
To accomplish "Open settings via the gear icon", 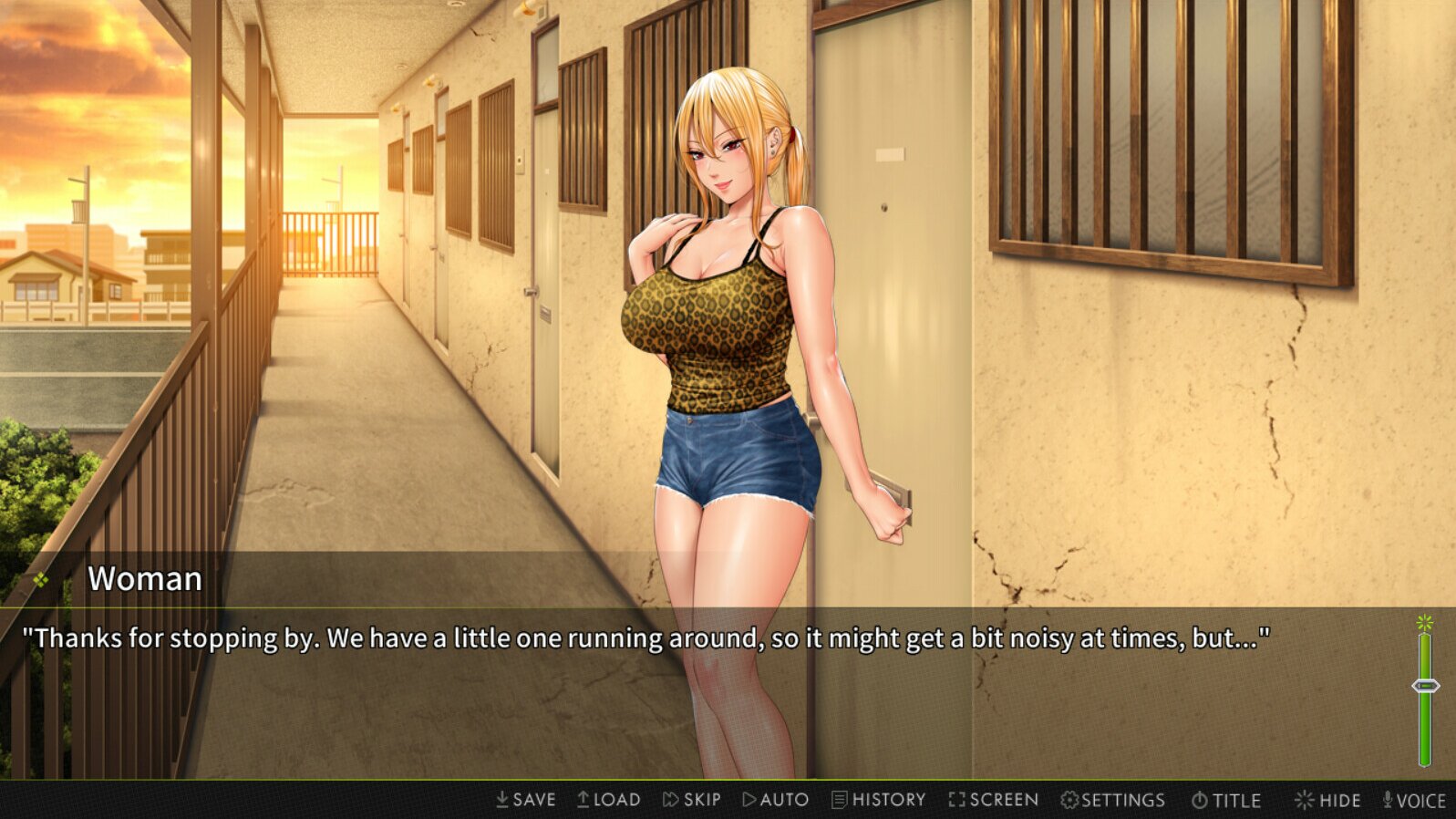I will pyautogui.click(x=1069, y=800).
